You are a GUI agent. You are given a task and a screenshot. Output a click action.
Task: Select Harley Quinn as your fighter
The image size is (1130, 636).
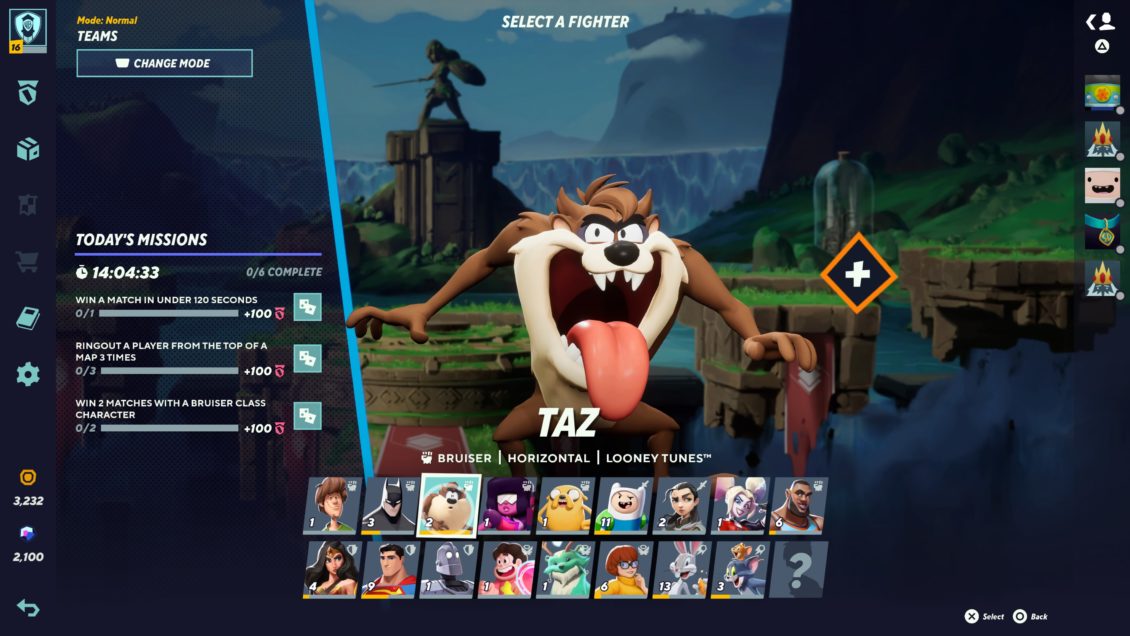pyautogui.click(x=741, y=506)
